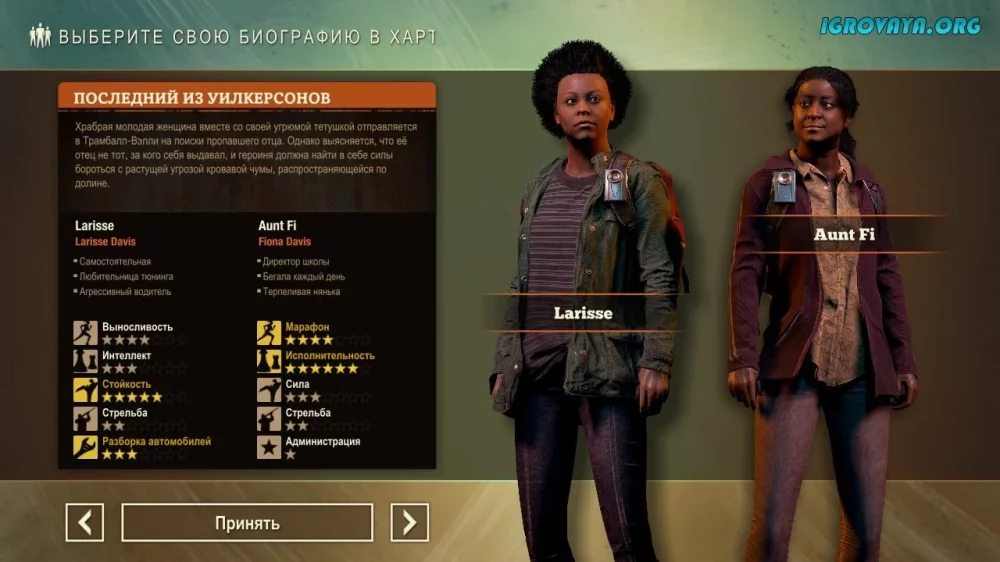
Task: Click the Сила skill icon
Action: tap(269, 390)
